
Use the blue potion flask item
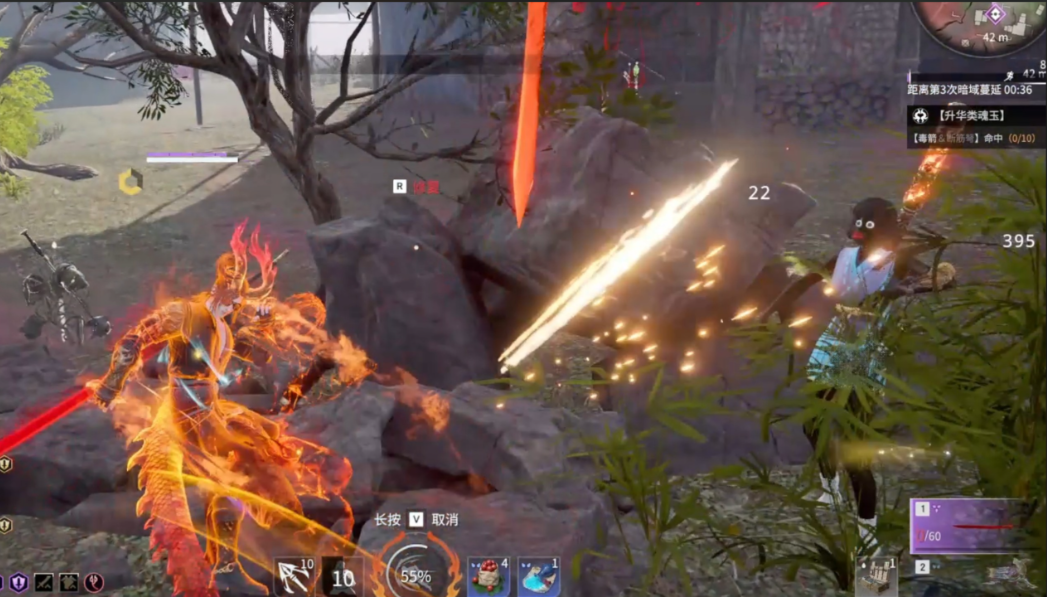point(538,577)
